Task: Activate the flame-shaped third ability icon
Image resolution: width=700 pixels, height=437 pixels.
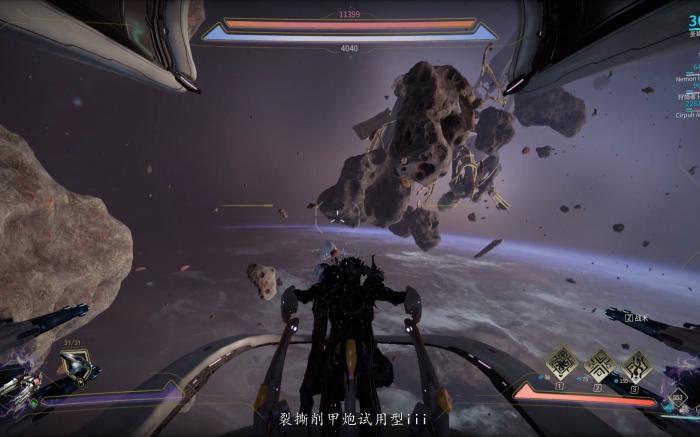Action: click(x=636, y=363)
